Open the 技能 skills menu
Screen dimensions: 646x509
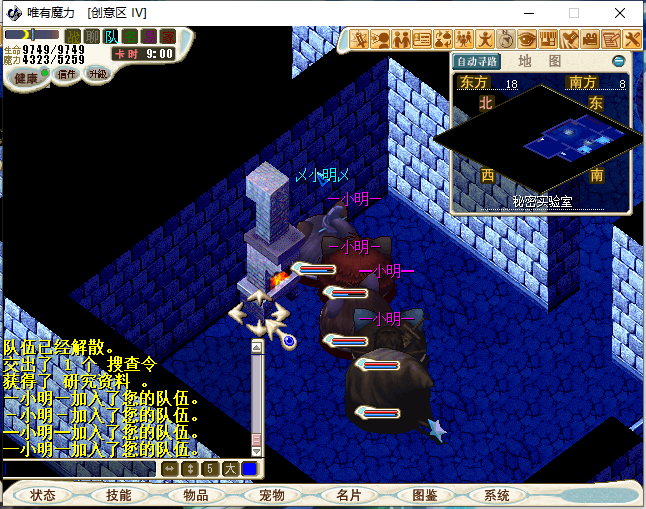[119, 495]
